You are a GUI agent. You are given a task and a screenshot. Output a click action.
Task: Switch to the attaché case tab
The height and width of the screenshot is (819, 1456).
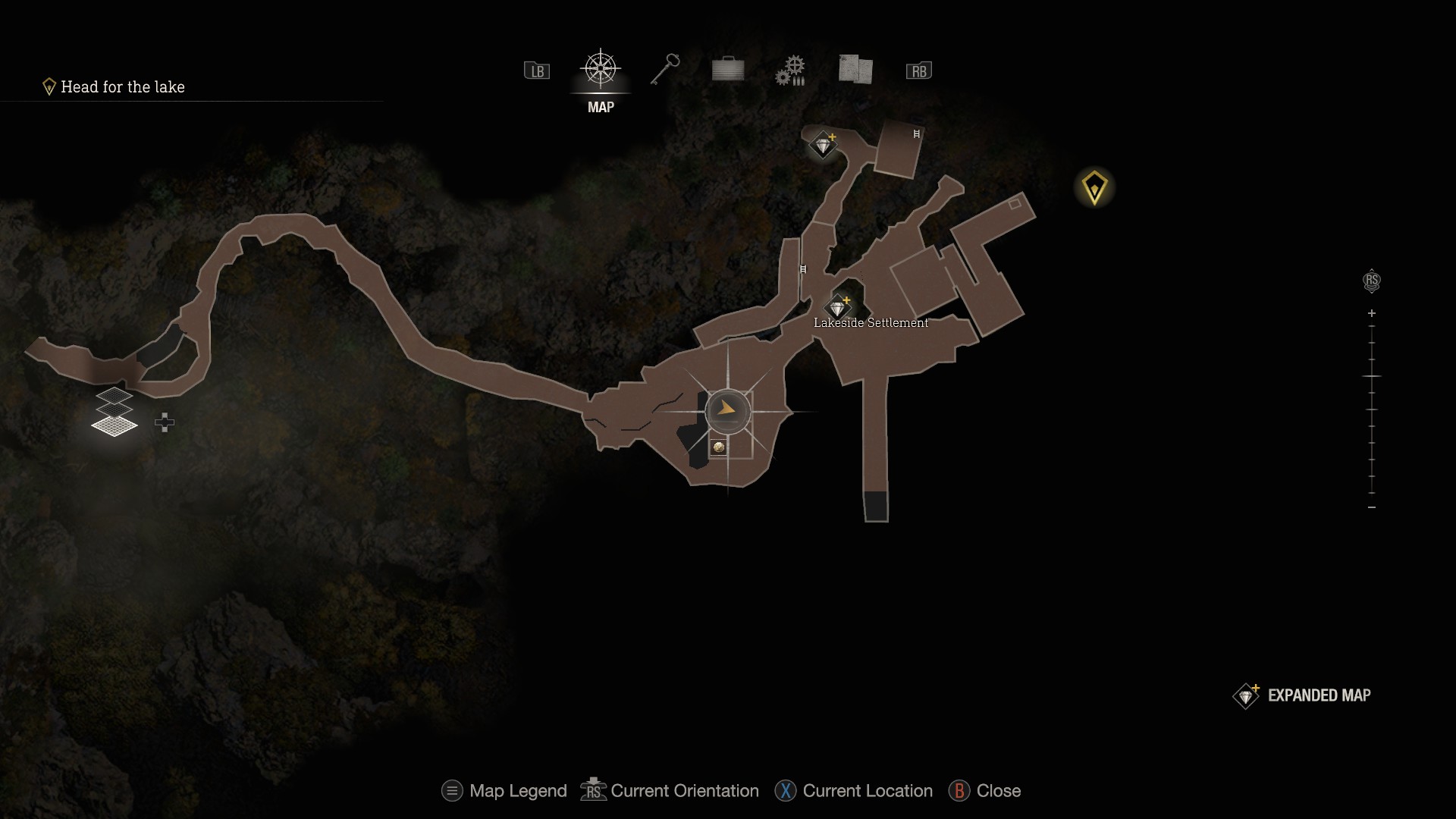[728, 70]
